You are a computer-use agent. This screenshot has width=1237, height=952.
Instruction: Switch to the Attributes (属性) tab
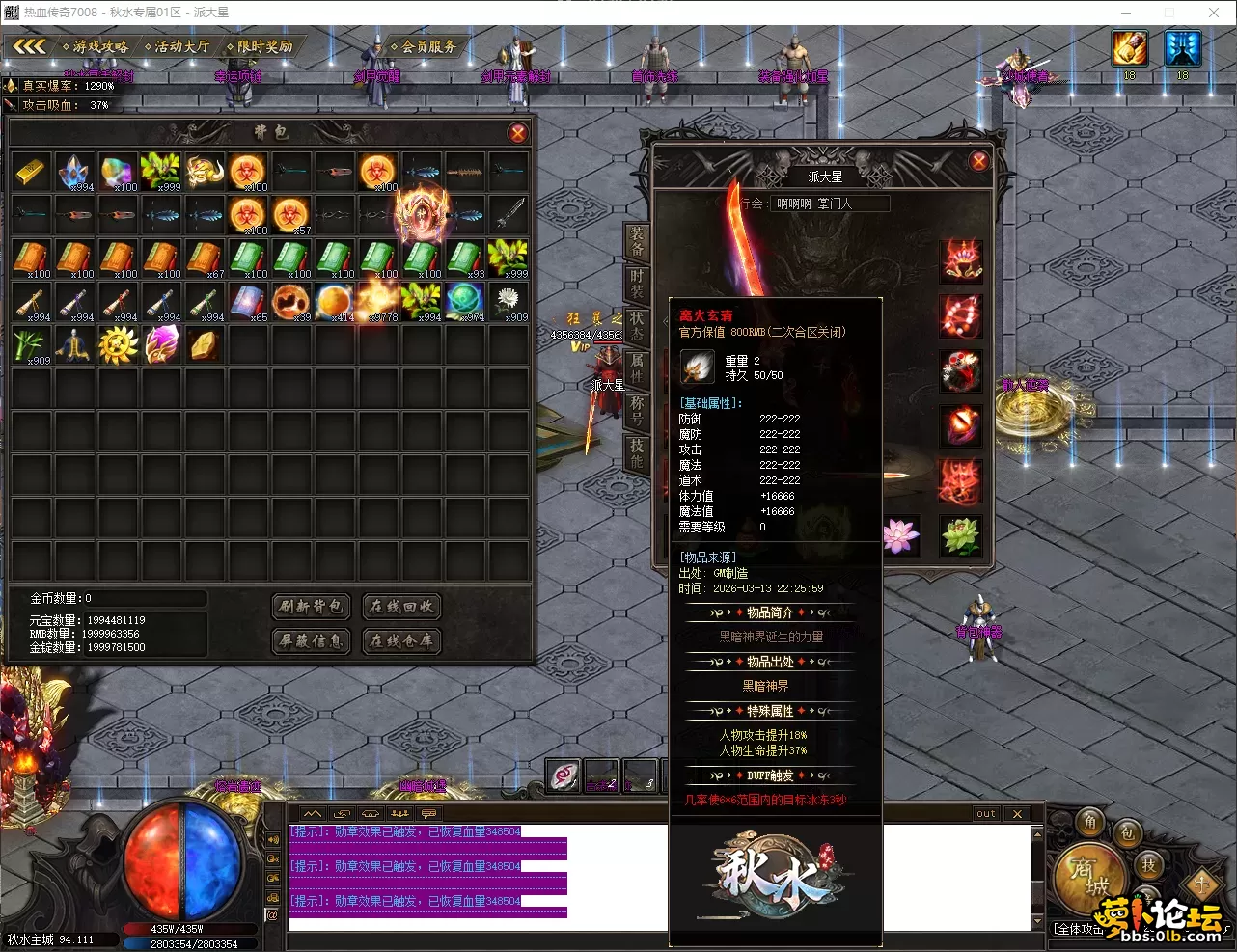coord(637,367)
